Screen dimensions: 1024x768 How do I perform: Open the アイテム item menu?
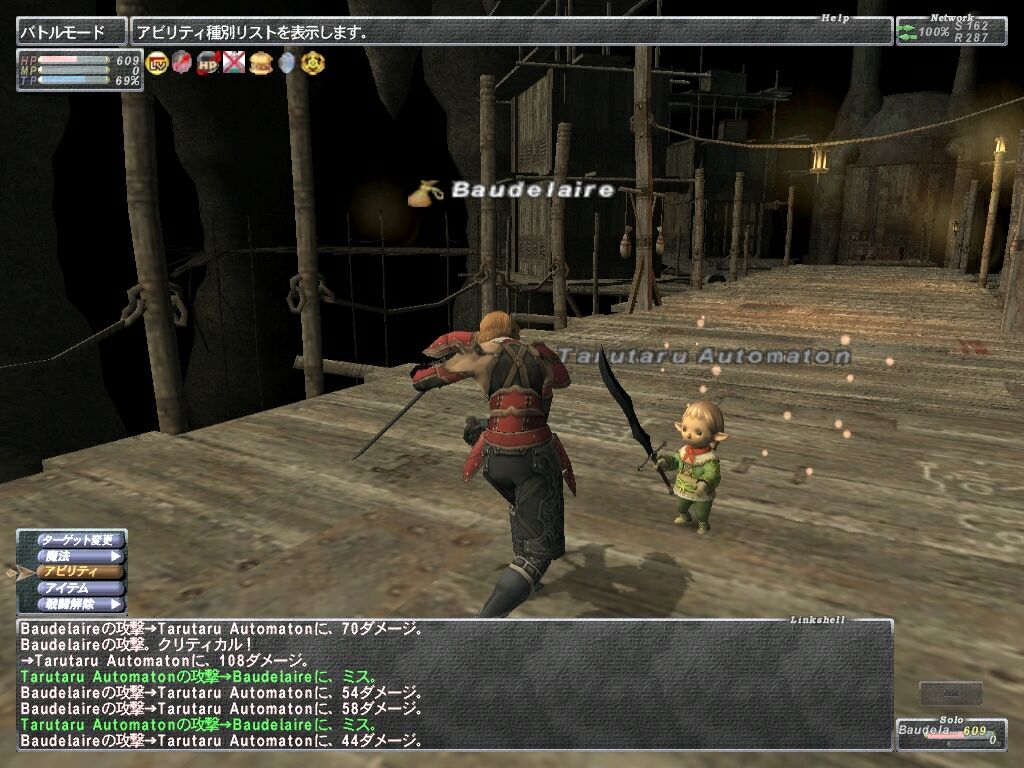pyautogui.click(x=78, y=588)
